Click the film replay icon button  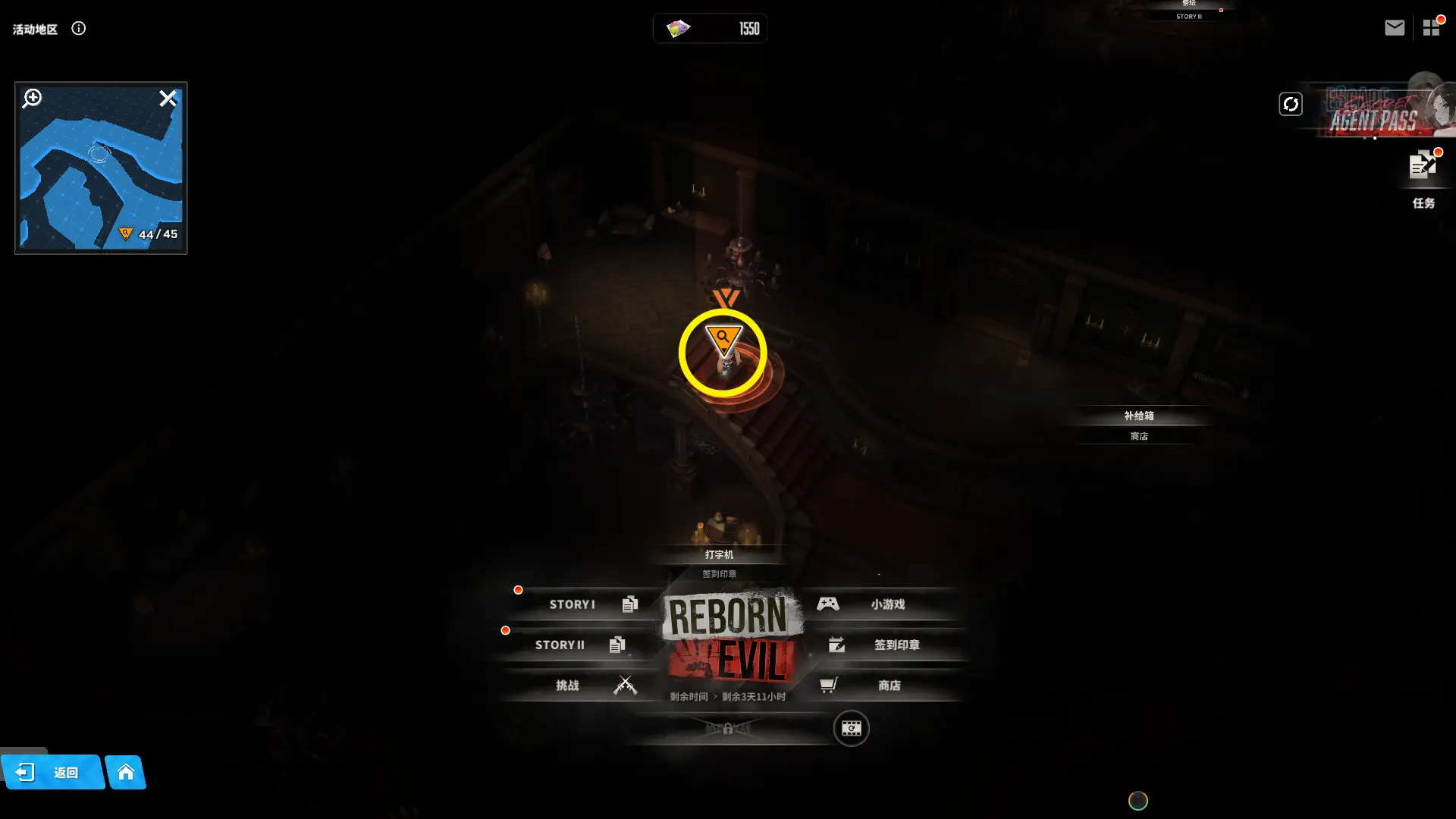tap(851, 729)
